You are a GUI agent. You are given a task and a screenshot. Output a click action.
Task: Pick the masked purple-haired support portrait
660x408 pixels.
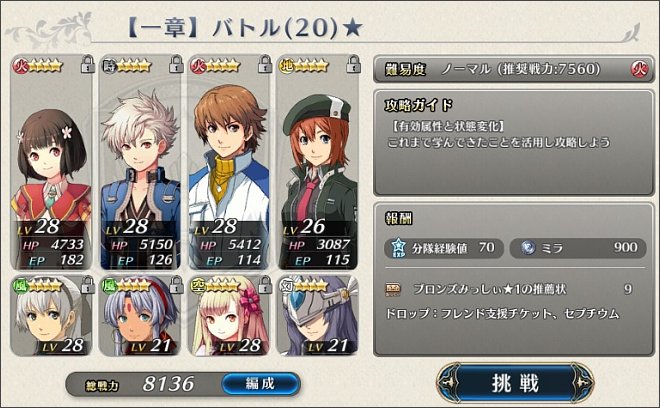point(316,318)
